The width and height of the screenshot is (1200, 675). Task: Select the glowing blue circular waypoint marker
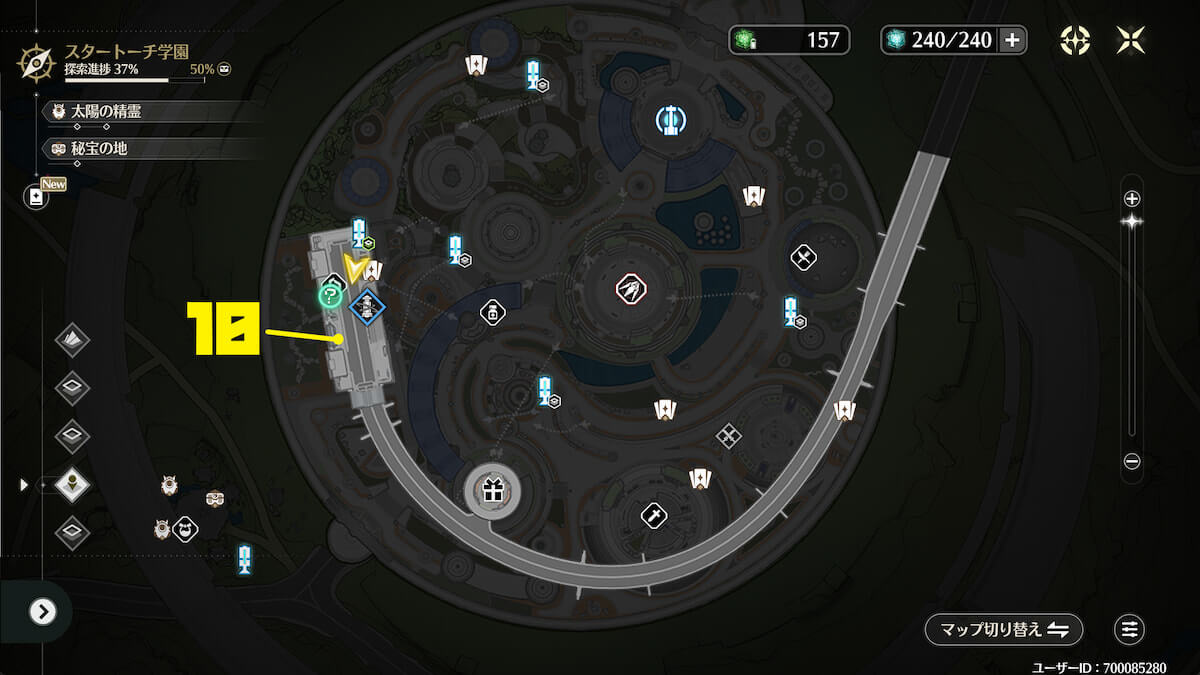pos(670,121)
